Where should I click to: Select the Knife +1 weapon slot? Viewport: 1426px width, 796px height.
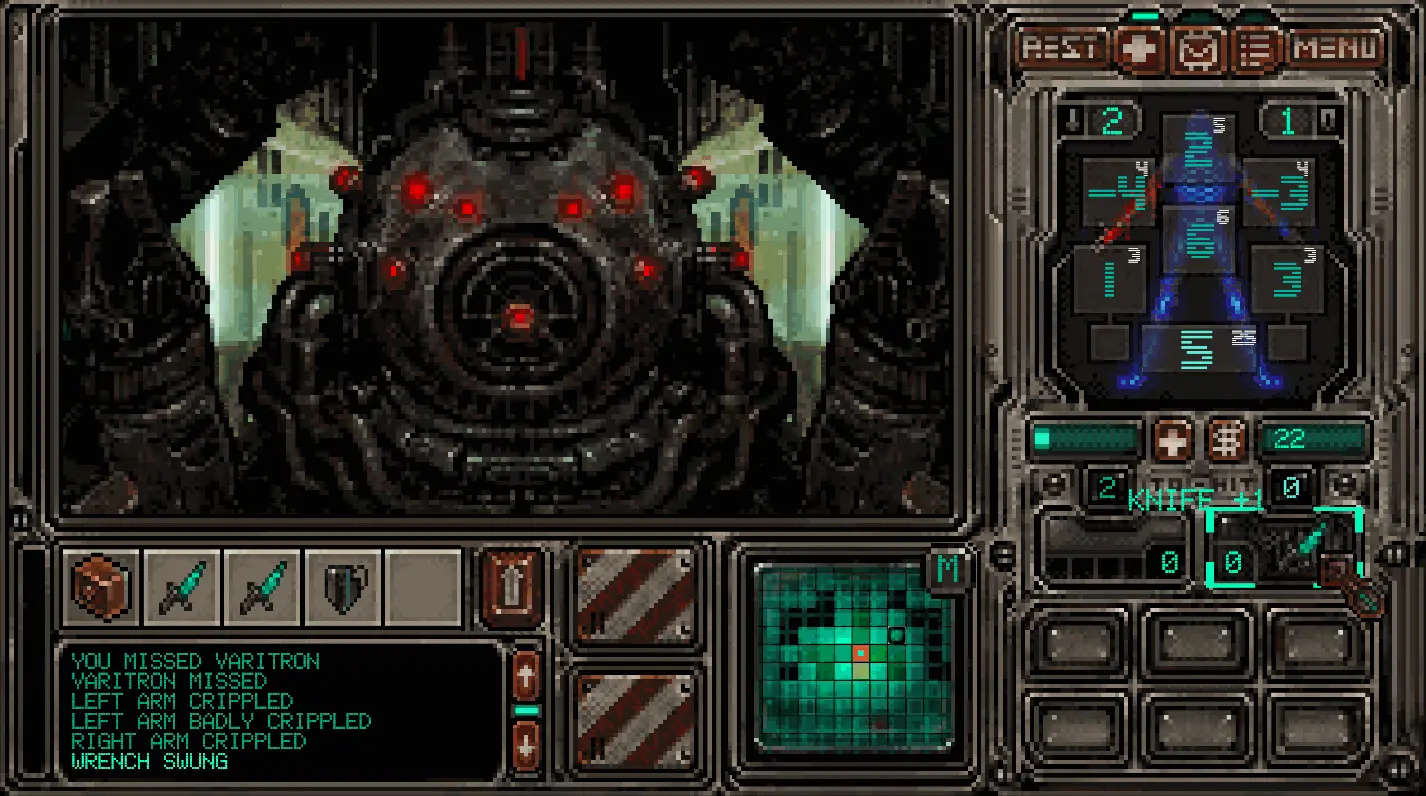pyautogui.click(x=1284, y=548)
